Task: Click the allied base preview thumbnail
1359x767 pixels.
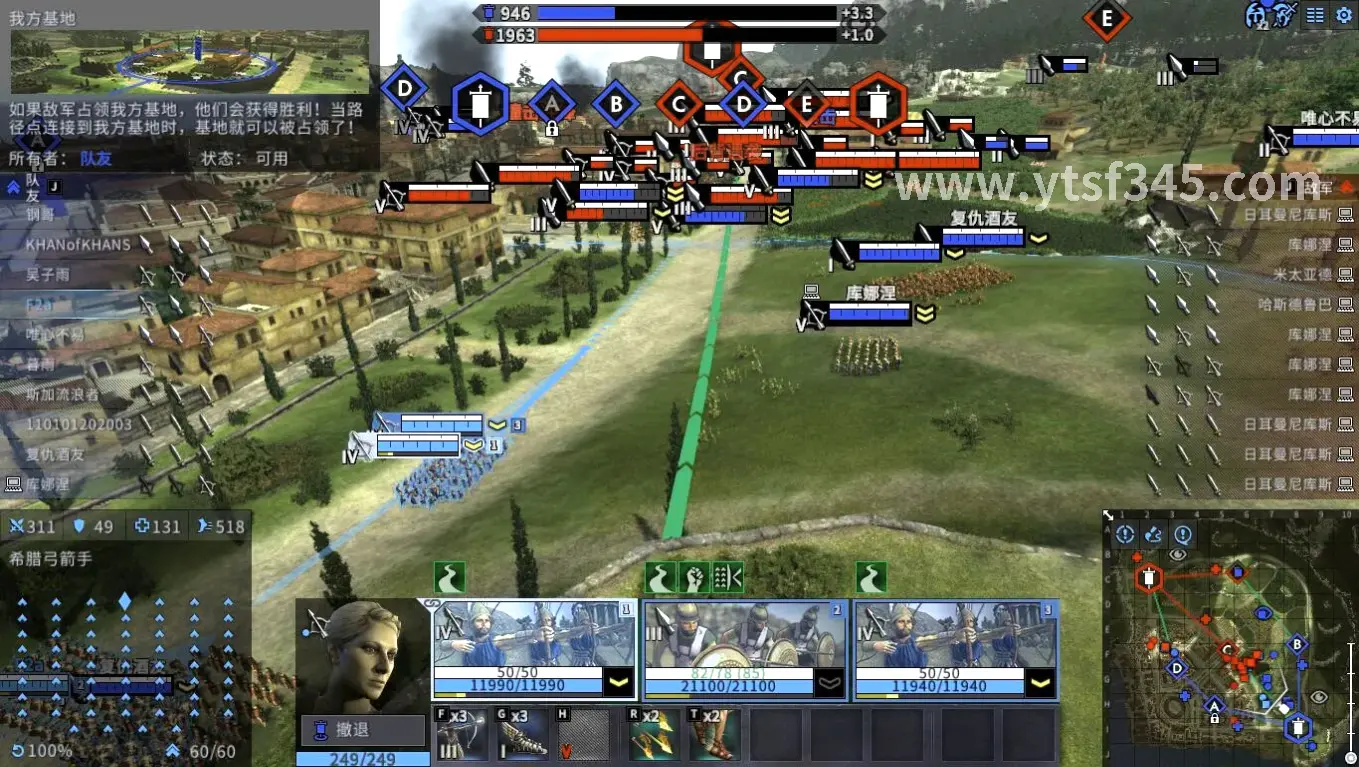Action: (190, 61)
